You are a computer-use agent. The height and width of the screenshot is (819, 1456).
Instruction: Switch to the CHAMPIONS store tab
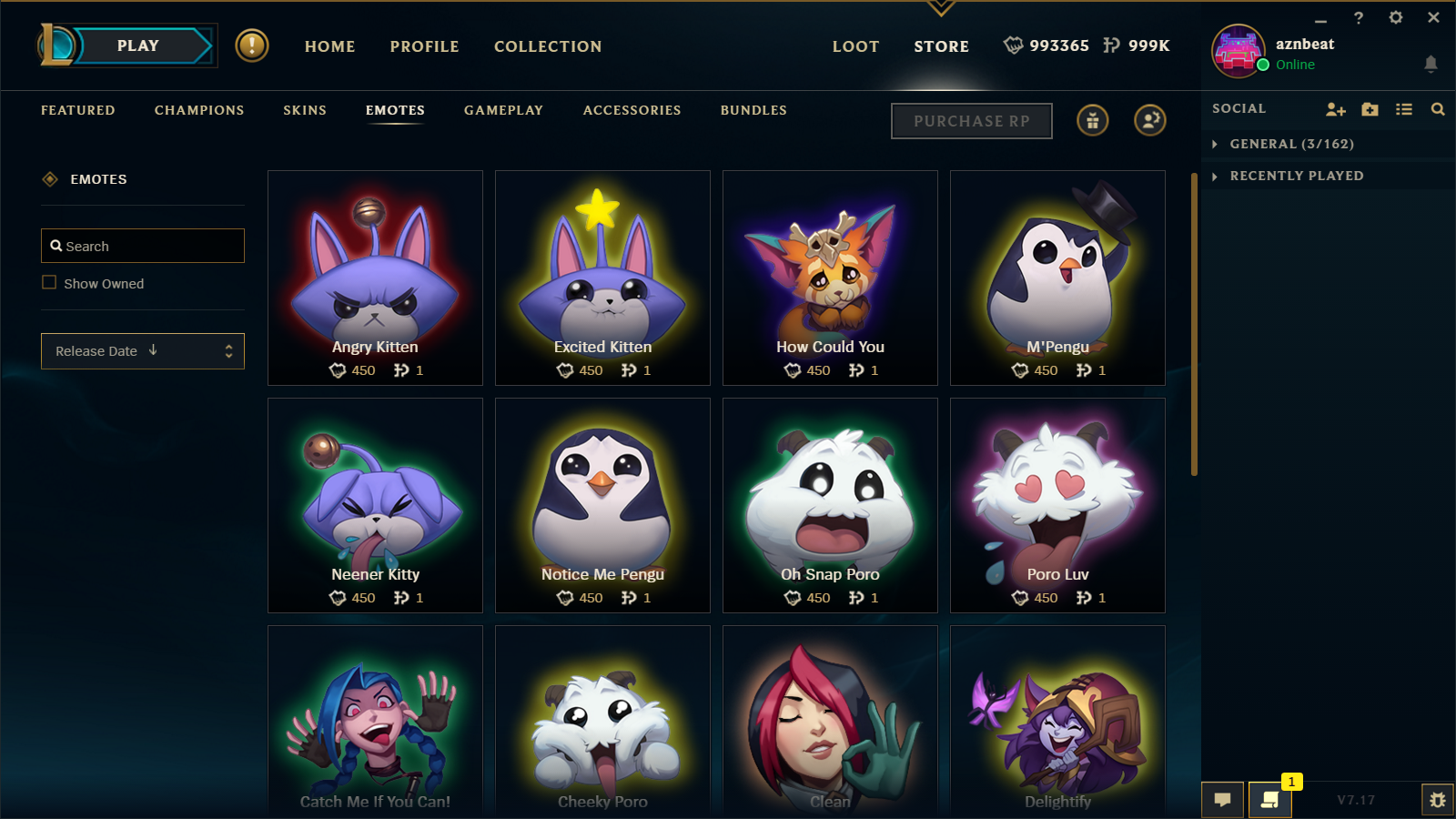pyautogui.click(x=198, y=110)
